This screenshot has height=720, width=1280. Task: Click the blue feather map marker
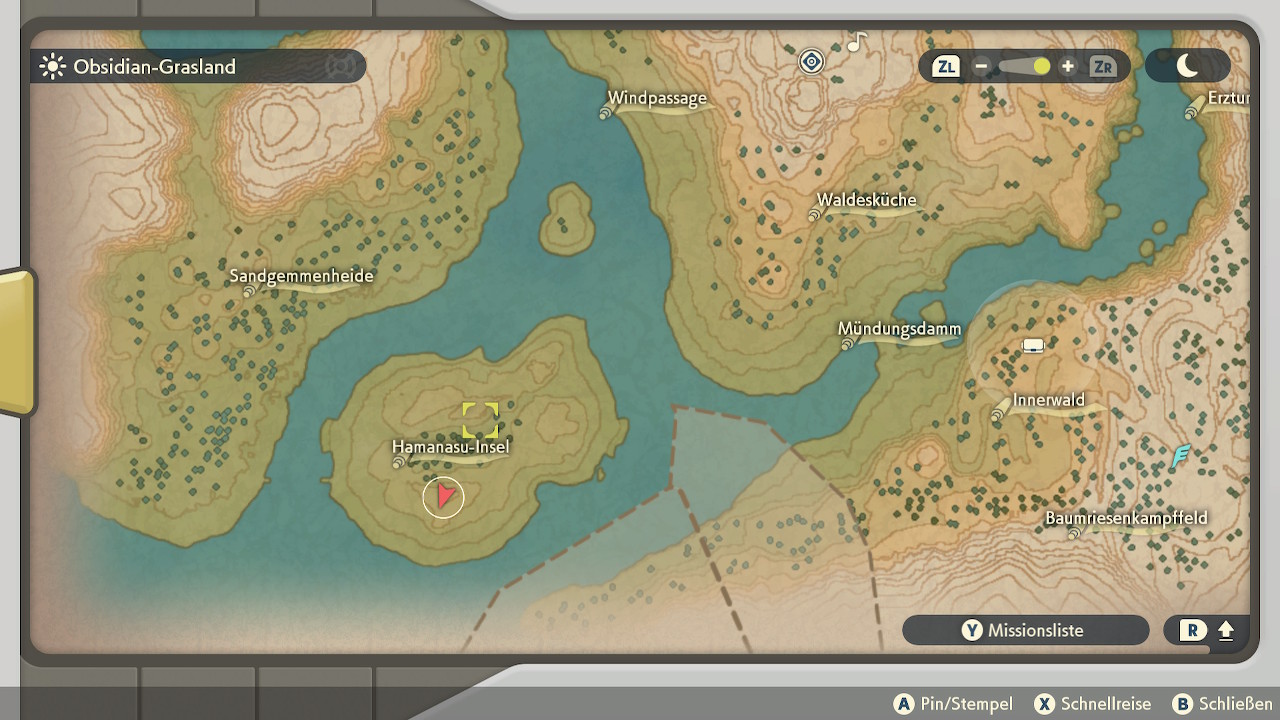pyautogui.click(x=1182, y=457)
